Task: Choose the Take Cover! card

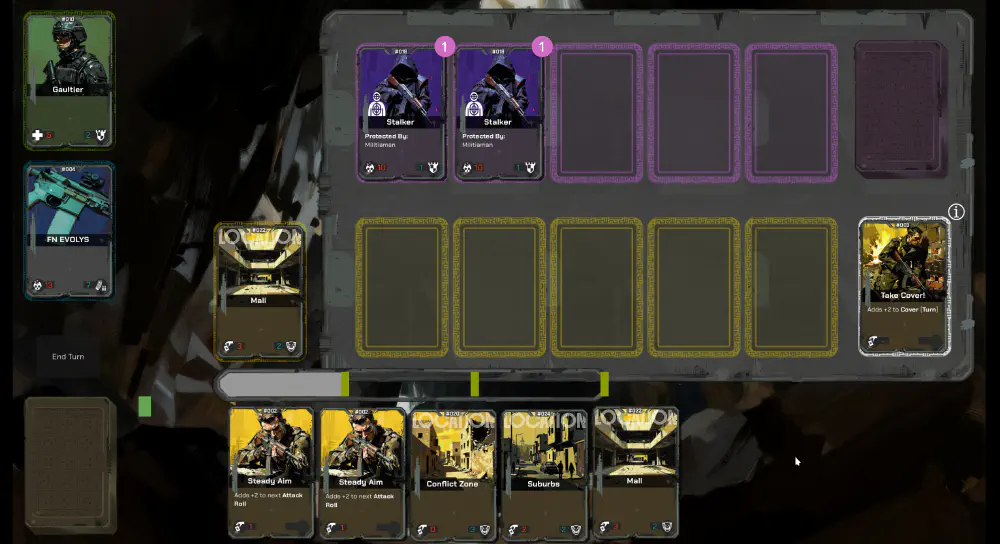Action: tap(903, 286)
